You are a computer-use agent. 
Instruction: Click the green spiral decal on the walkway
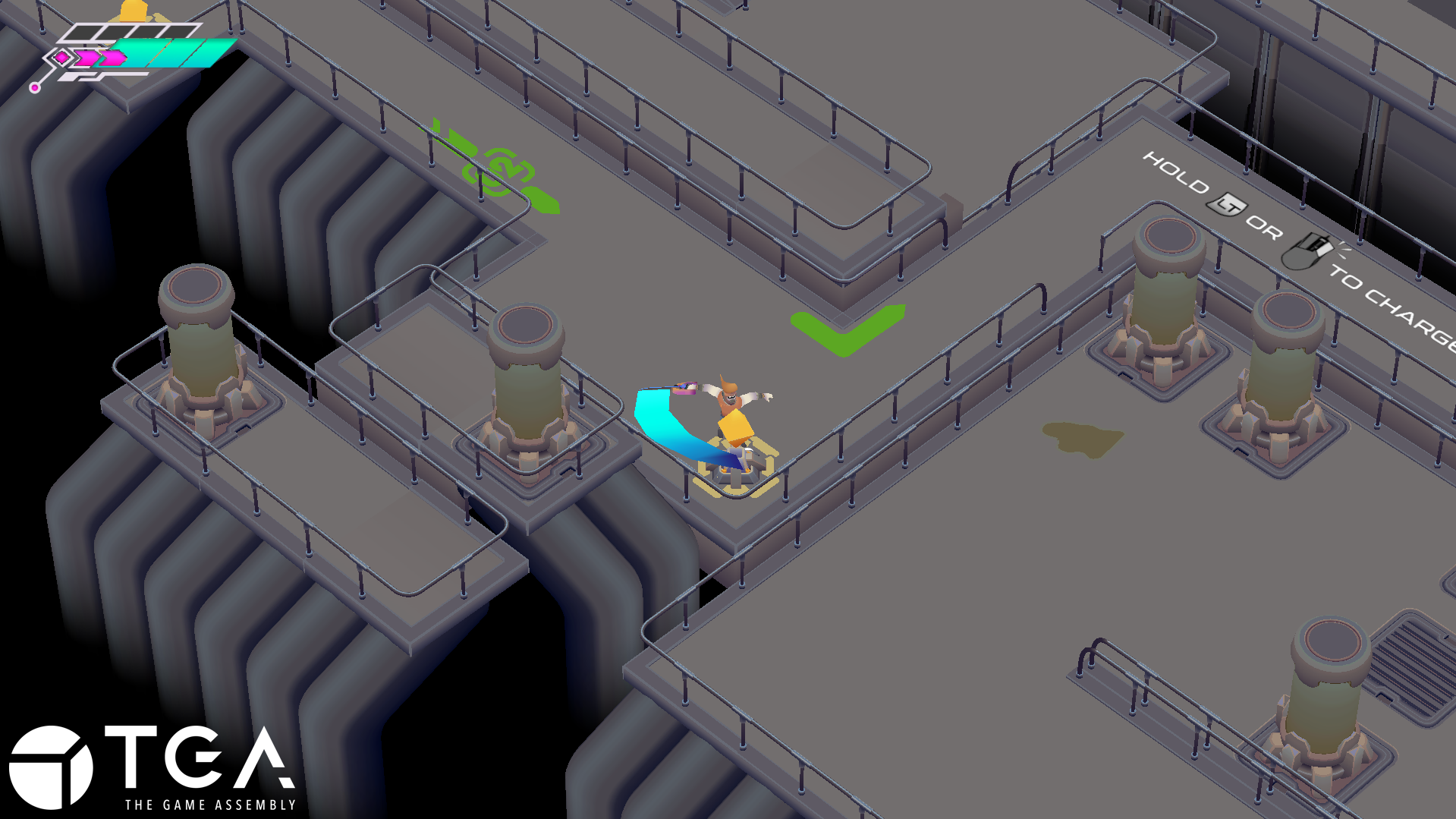pyautogui.click(x=501, y=169)
